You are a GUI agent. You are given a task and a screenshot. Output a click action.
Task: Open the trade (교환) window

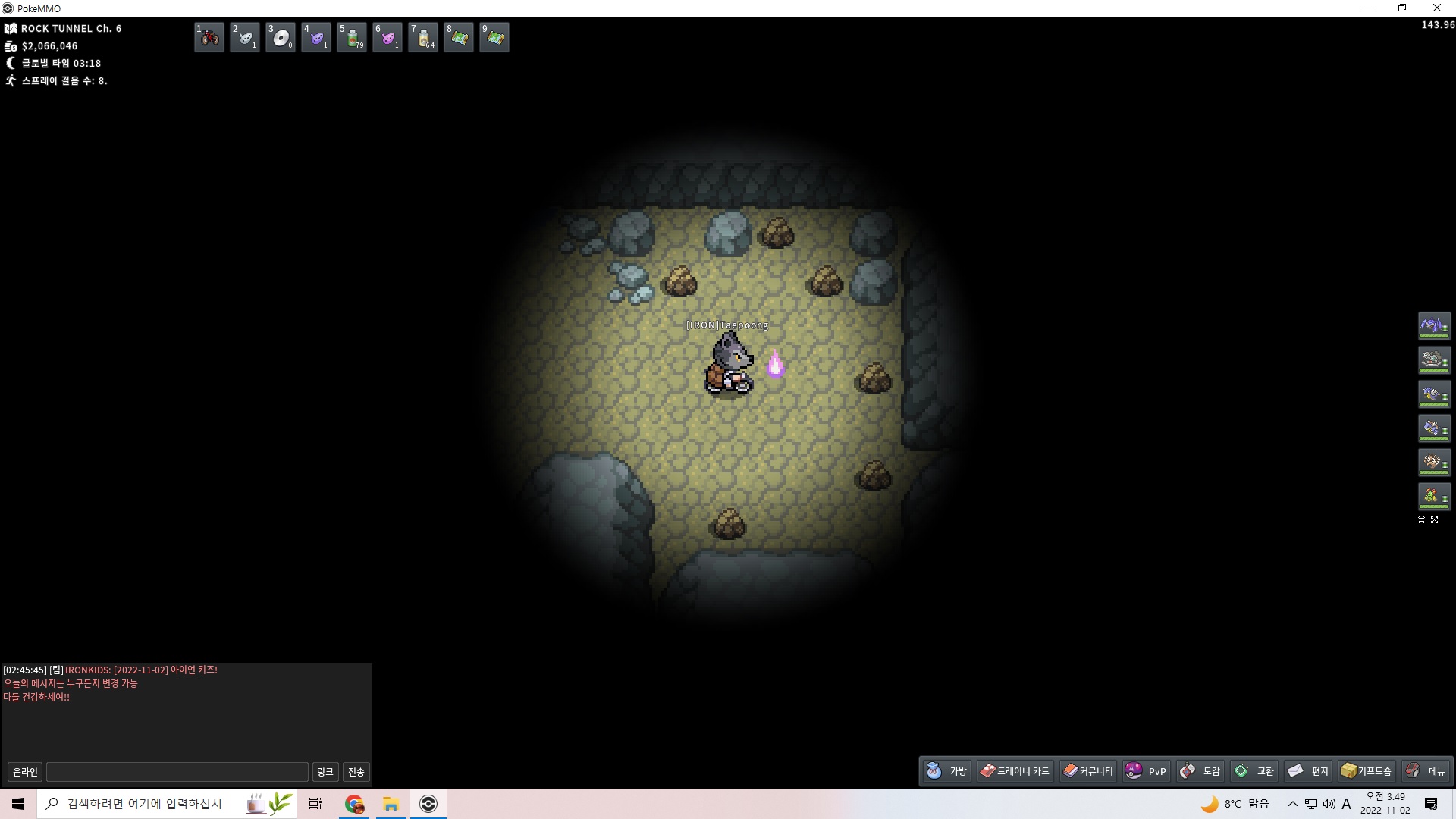coord(1254,771)
